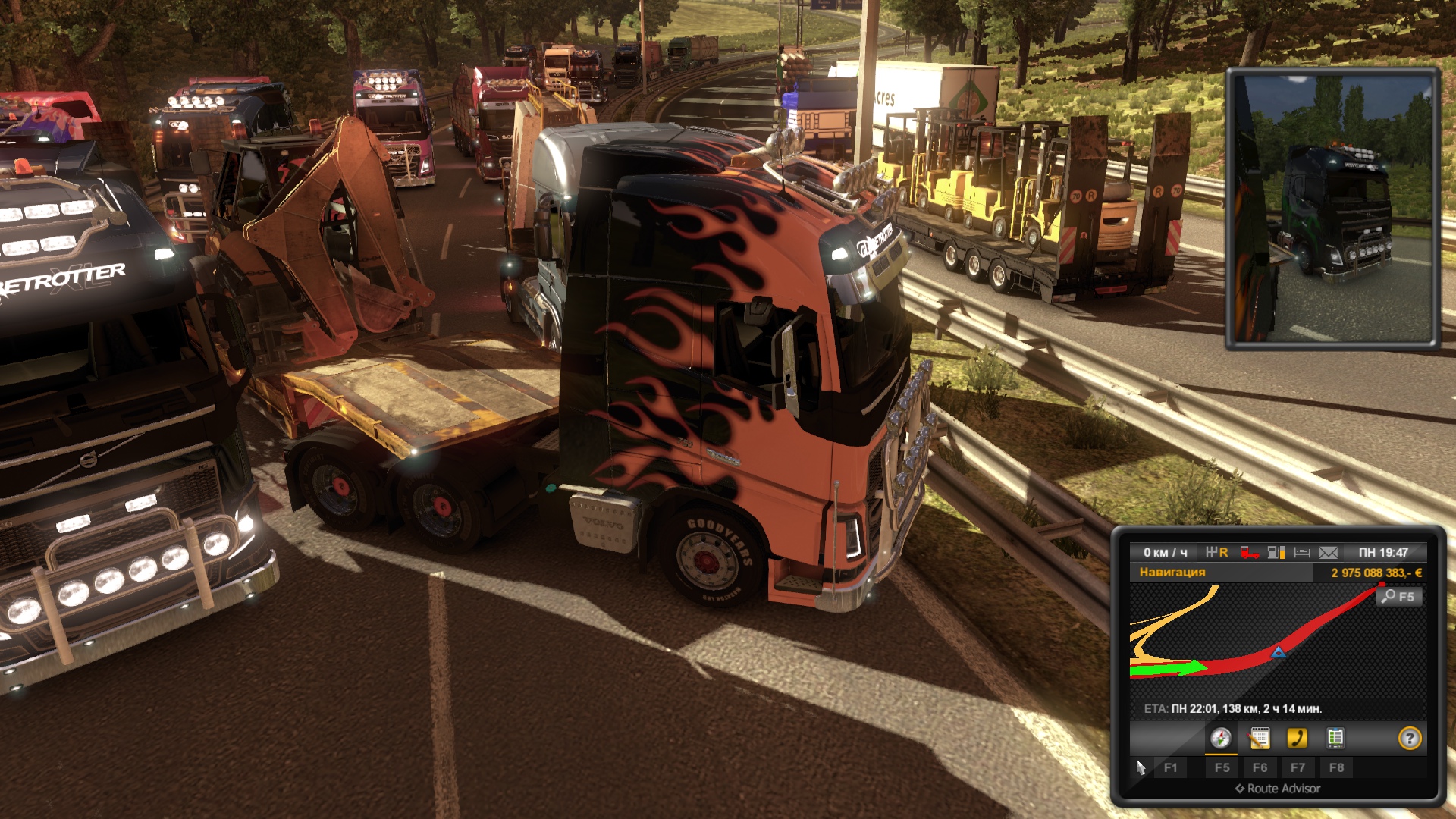Click the mouse pointer mode icon

(x=1141, y=767)
